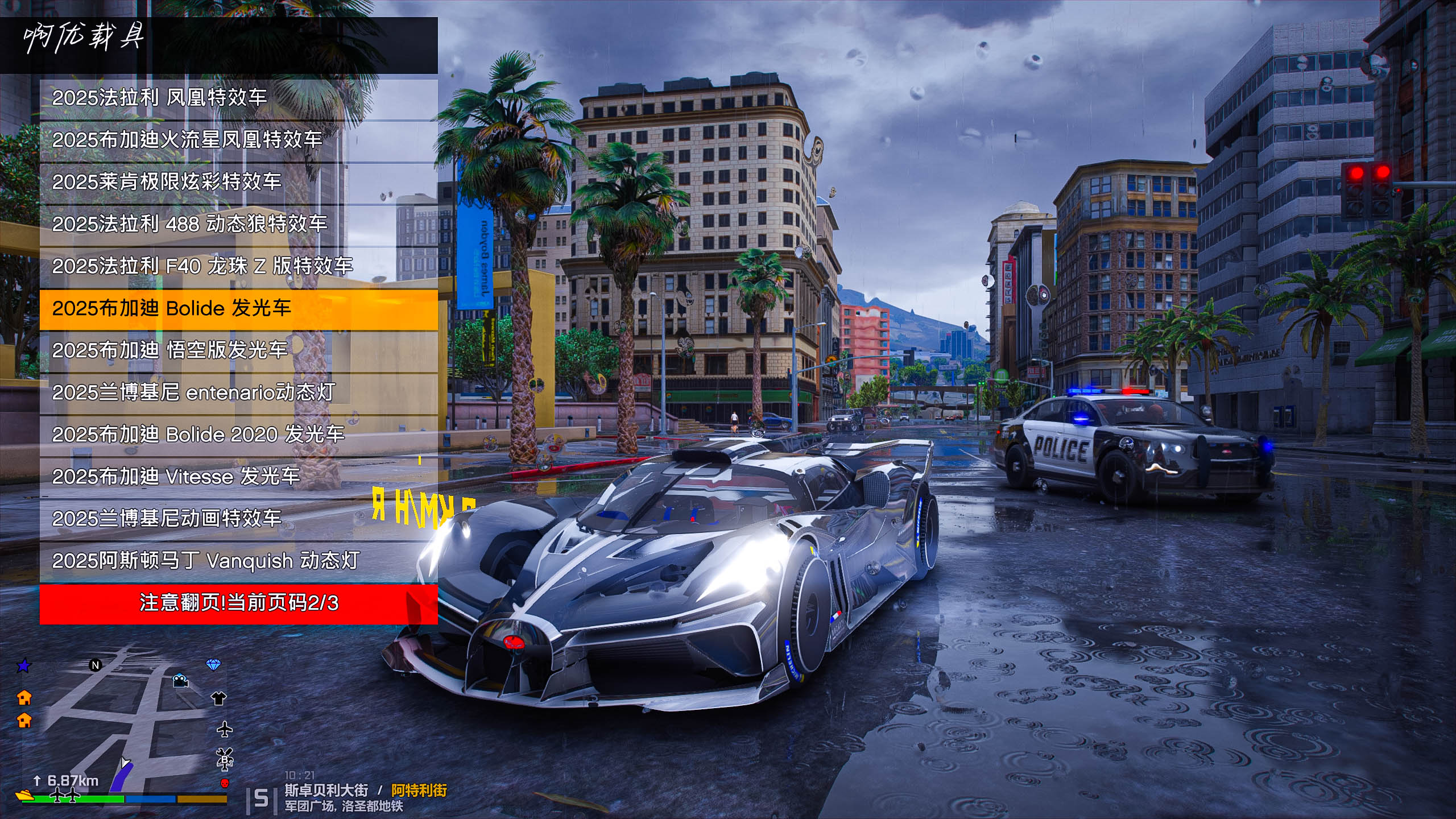Viewport: 1456px width, 819px height.
Task: Select the clothing shop shirt blip
Action: click(x=219, y=698)
